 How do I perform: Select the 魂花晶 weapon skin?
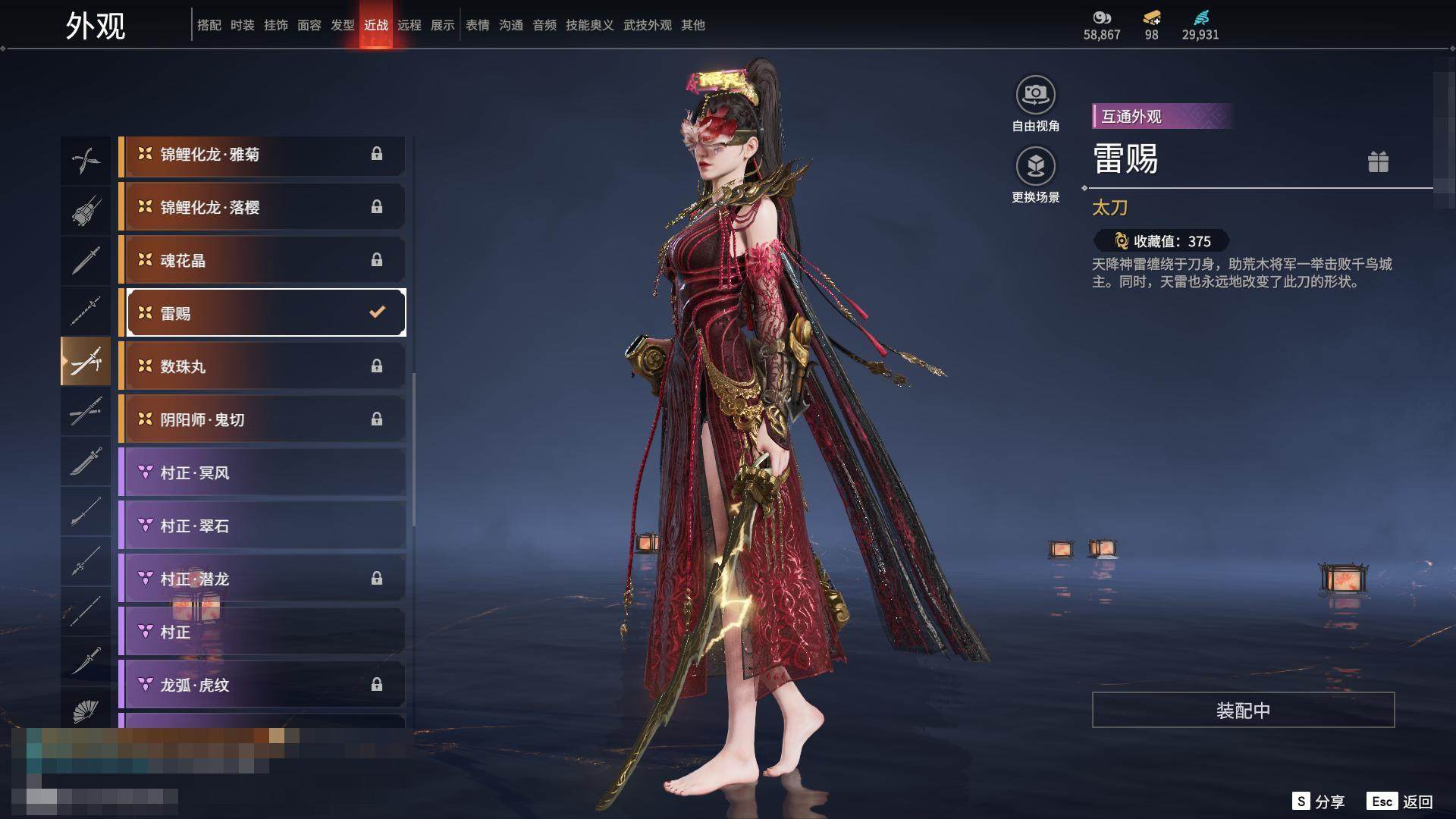tap(262, 261)
